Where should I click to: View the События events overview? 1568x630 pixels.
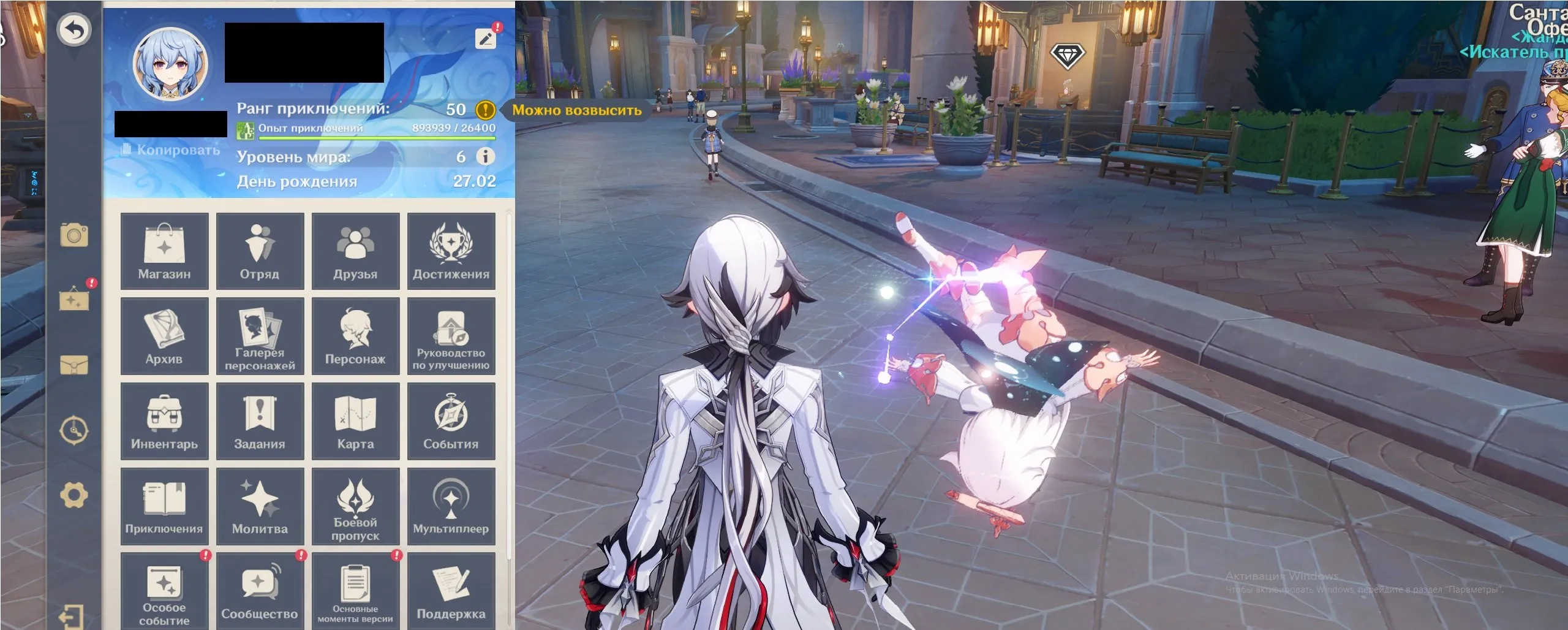point(451,422)
